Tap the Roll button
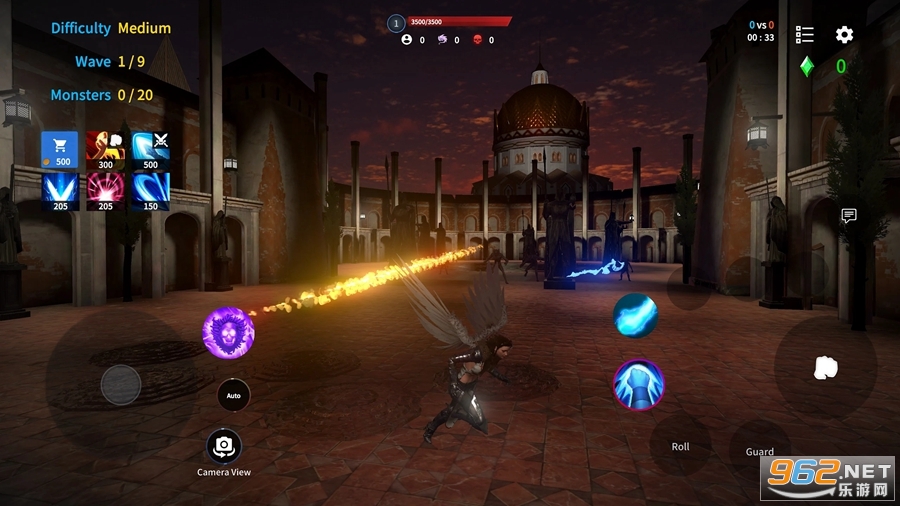 click(680, 446)
